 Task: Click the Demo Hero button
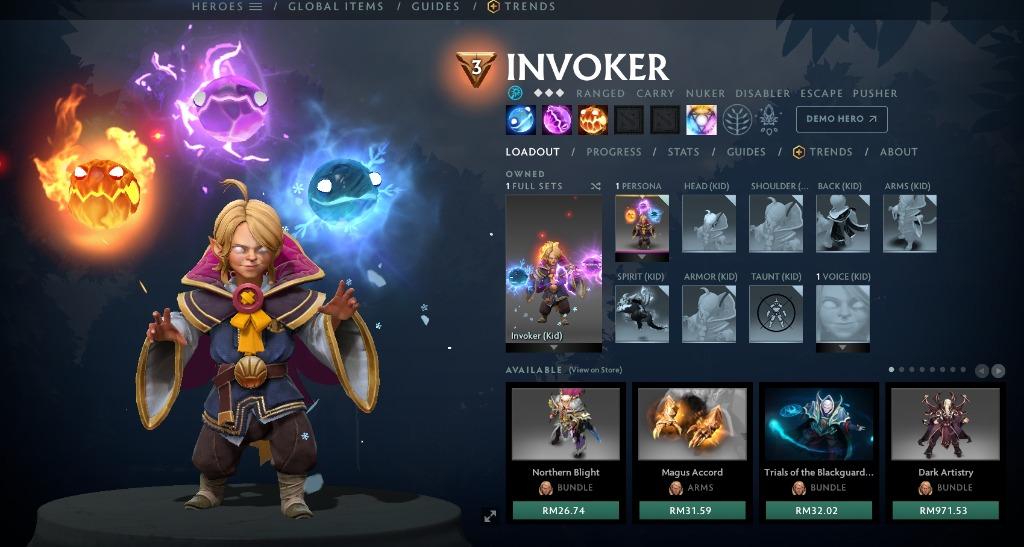(841, 119)
